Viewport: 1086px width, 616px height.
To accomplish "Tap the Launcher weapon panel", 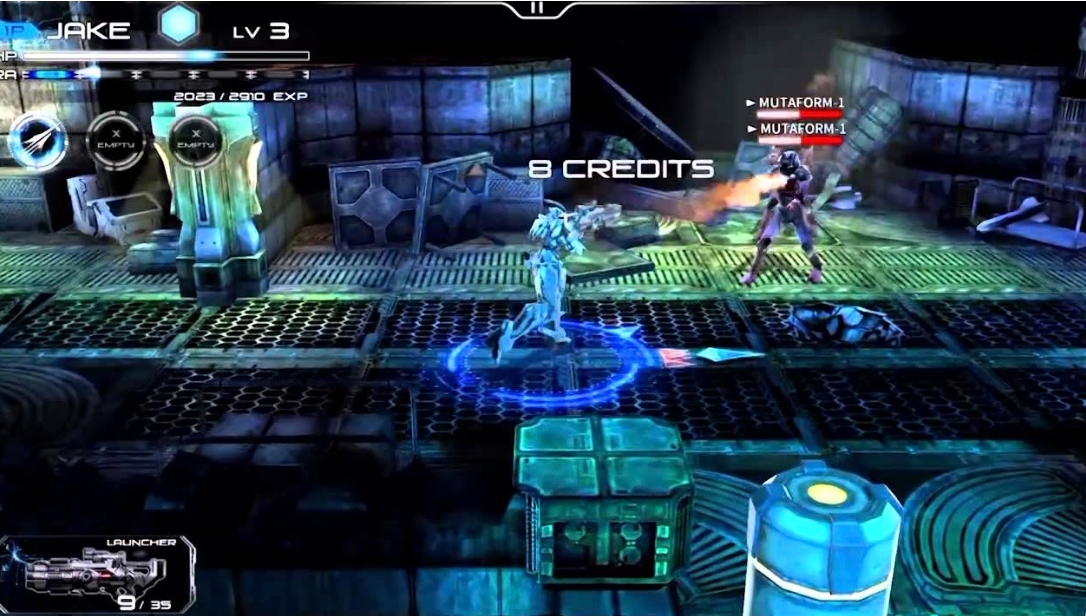I will tap(97, 573).
